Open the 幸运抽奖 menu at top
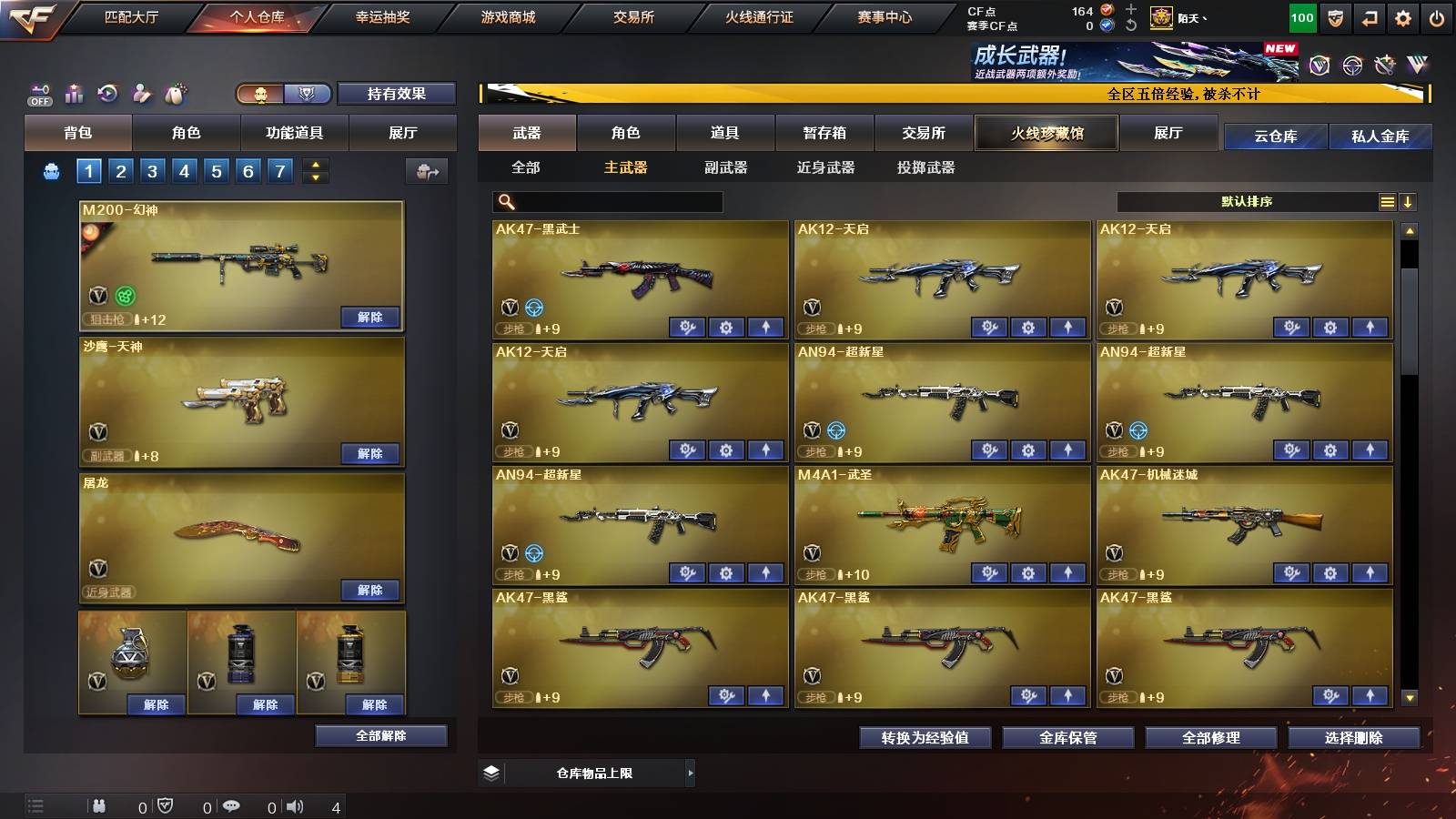The image size is (1456, 819). point(382,16)
